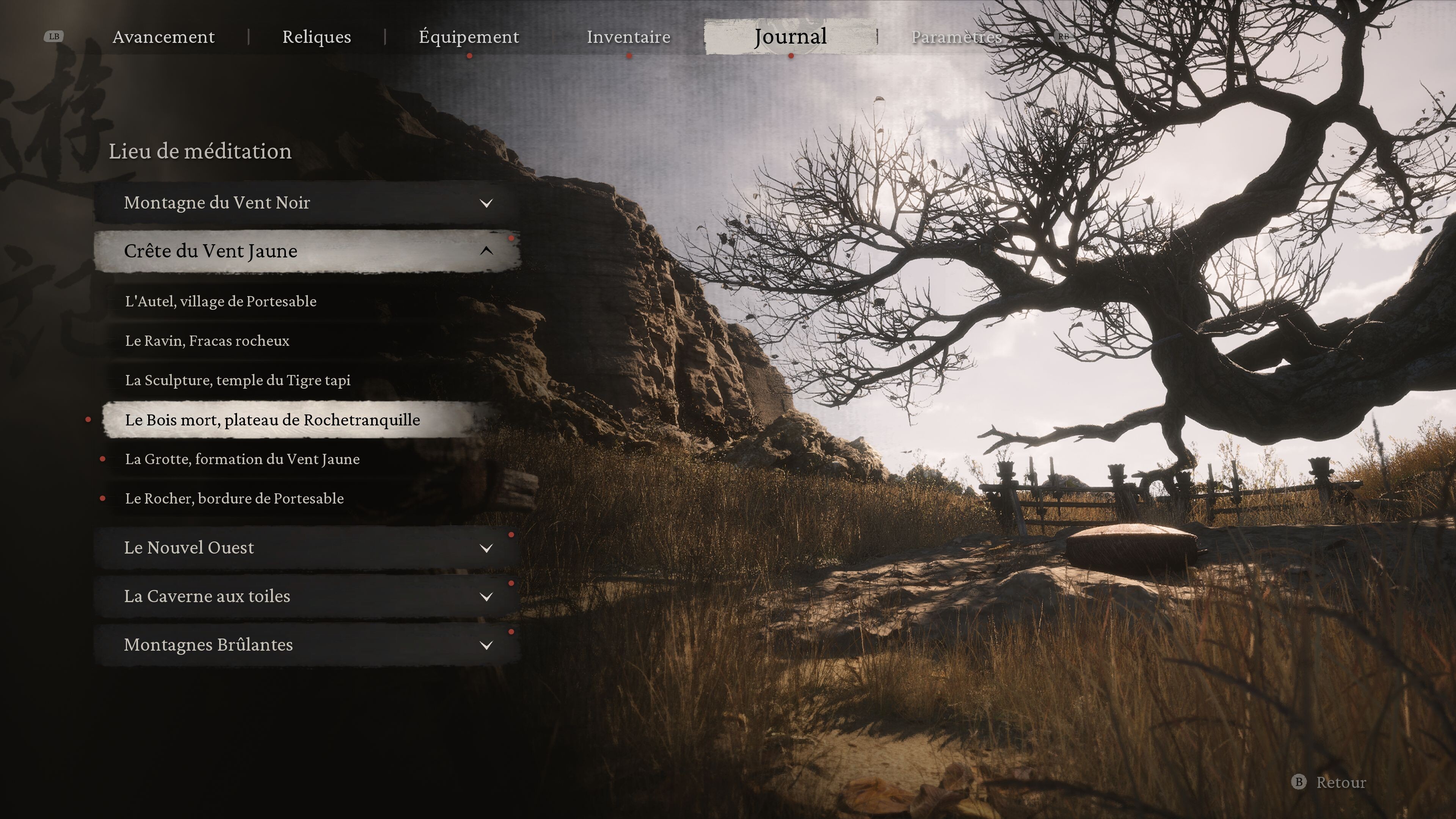
Task: Open the Paramètres tab
Action: pyautogui.click(x=956, y=37)
